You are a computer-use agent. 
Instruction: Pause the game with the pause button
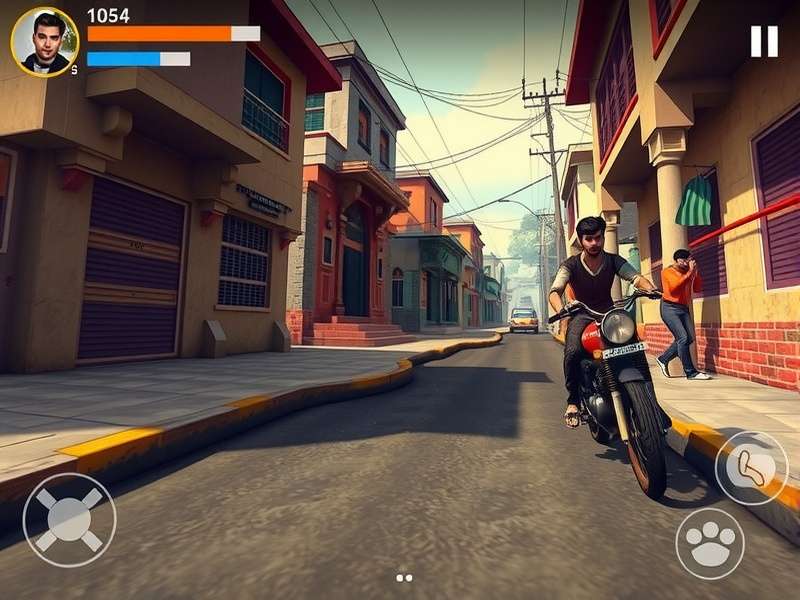pos(764,41)
